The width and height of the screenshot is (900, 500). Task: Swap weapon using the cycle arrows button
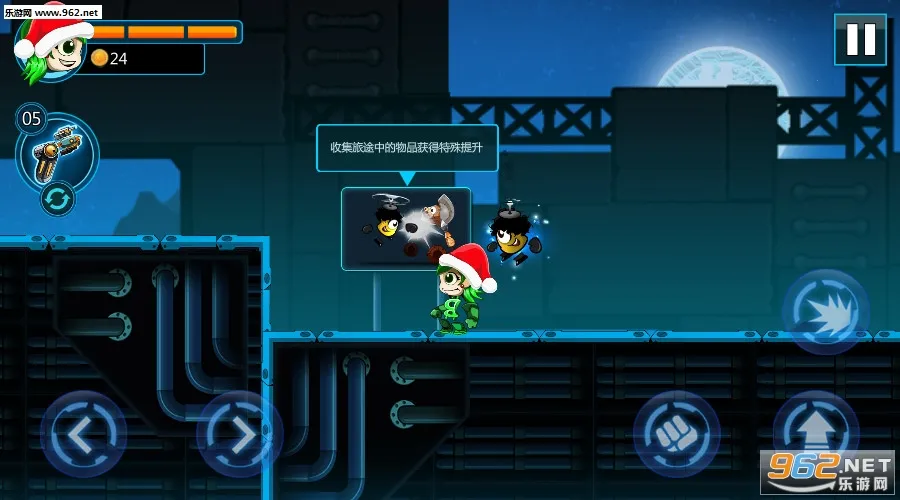coord(57,199)
